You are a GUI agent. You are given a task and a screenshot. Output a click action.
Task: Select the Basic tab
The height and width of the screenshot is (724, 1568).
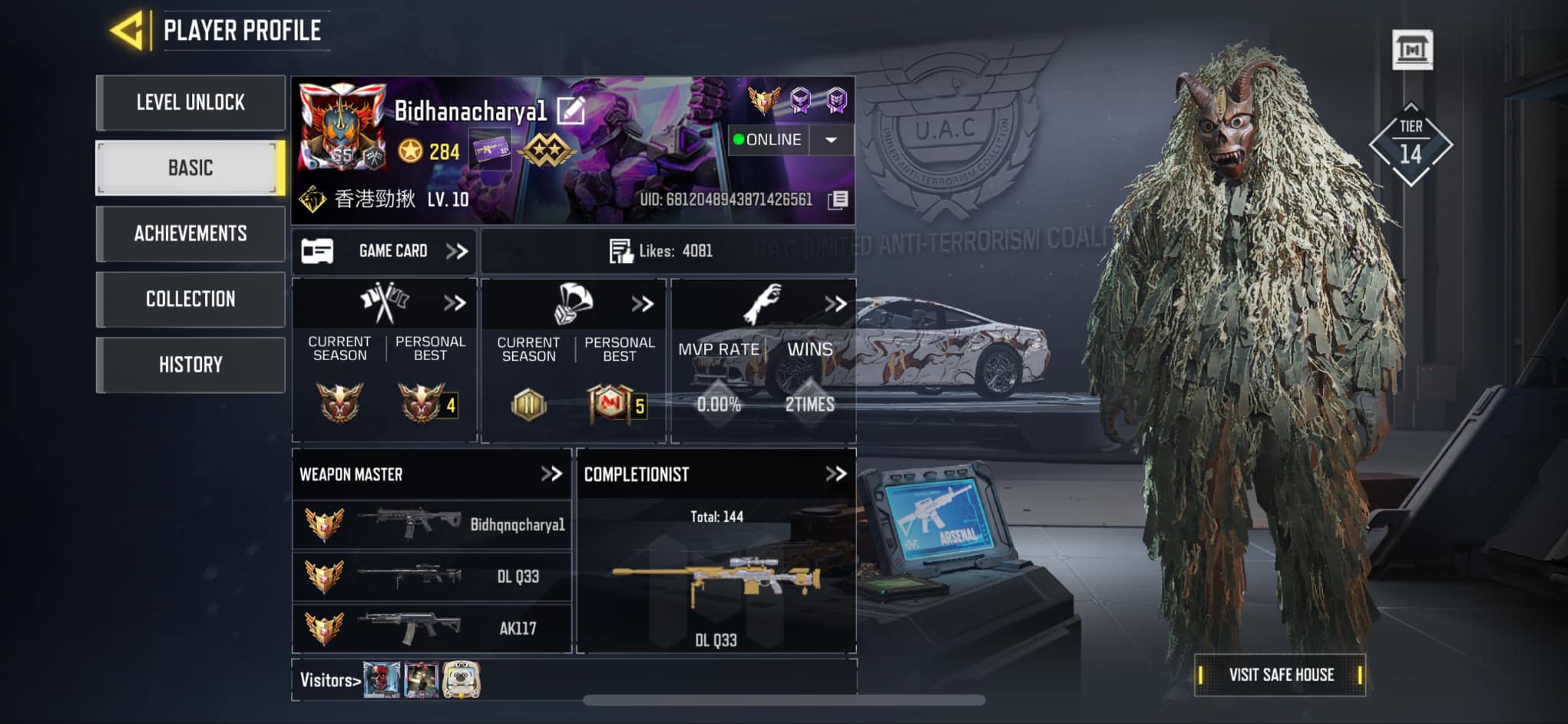(x=191, y=168)
